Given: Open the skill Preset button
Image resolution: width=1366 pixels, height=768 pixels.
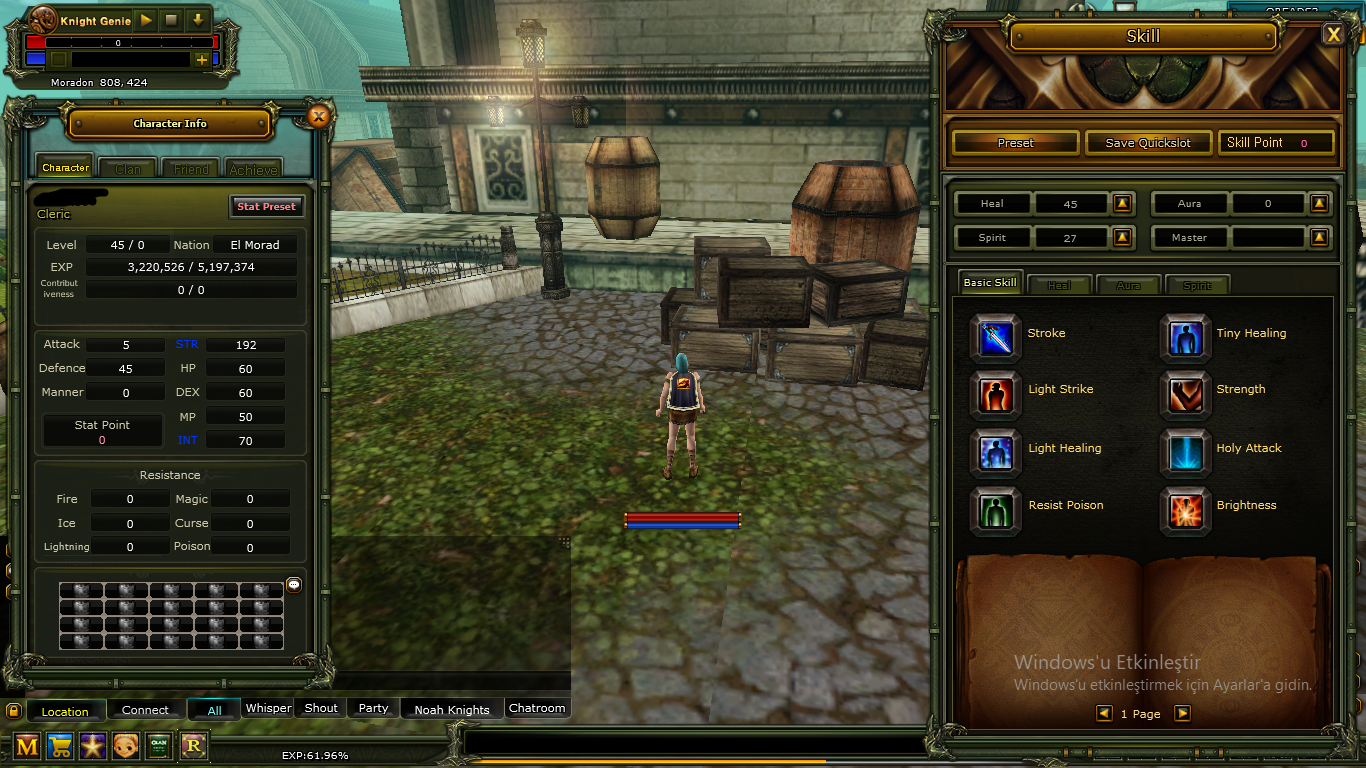Looking at the screenshot, I should pos(1015,143).
